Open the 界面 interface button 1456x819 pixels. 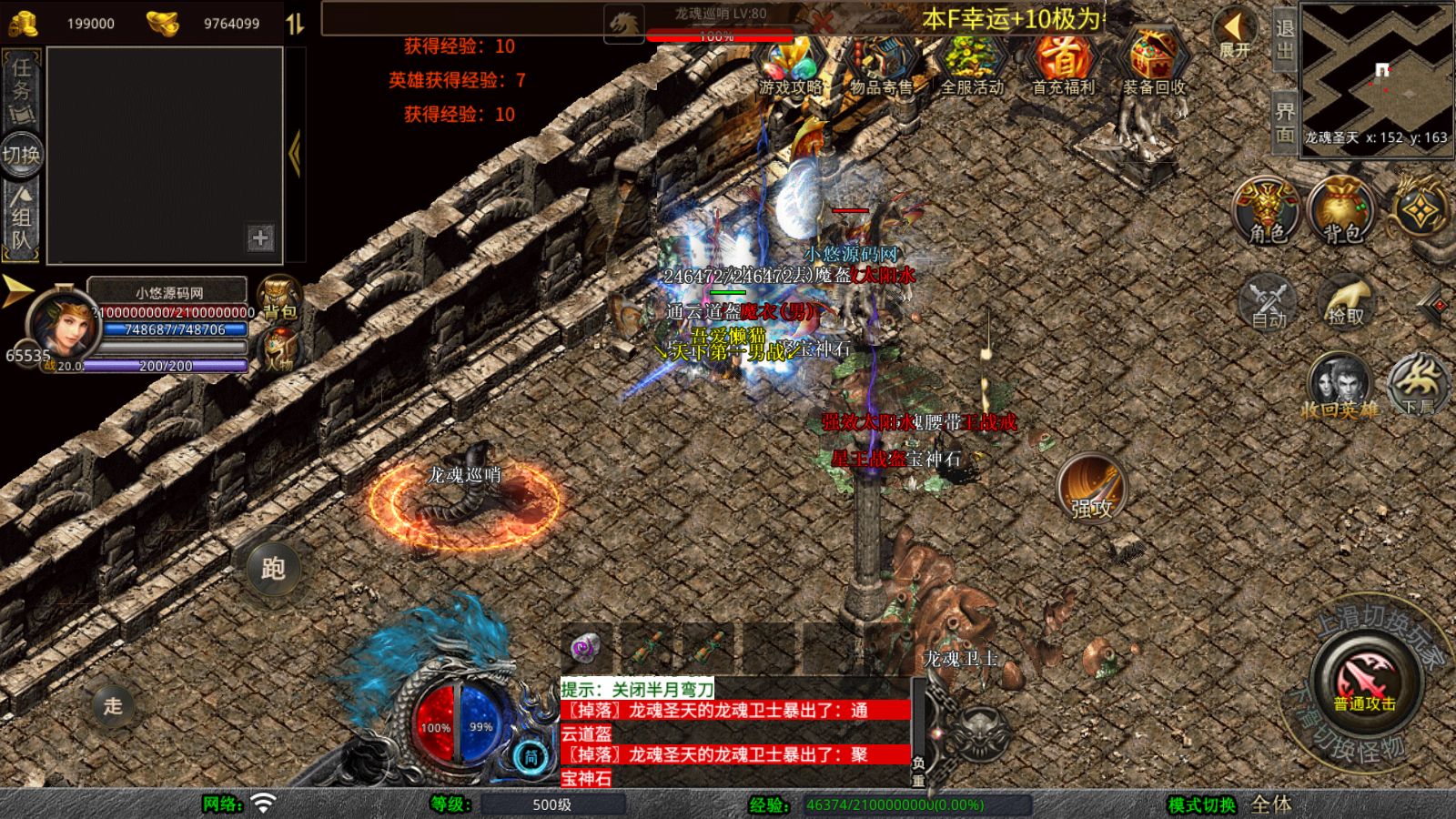click(1284, 121)
